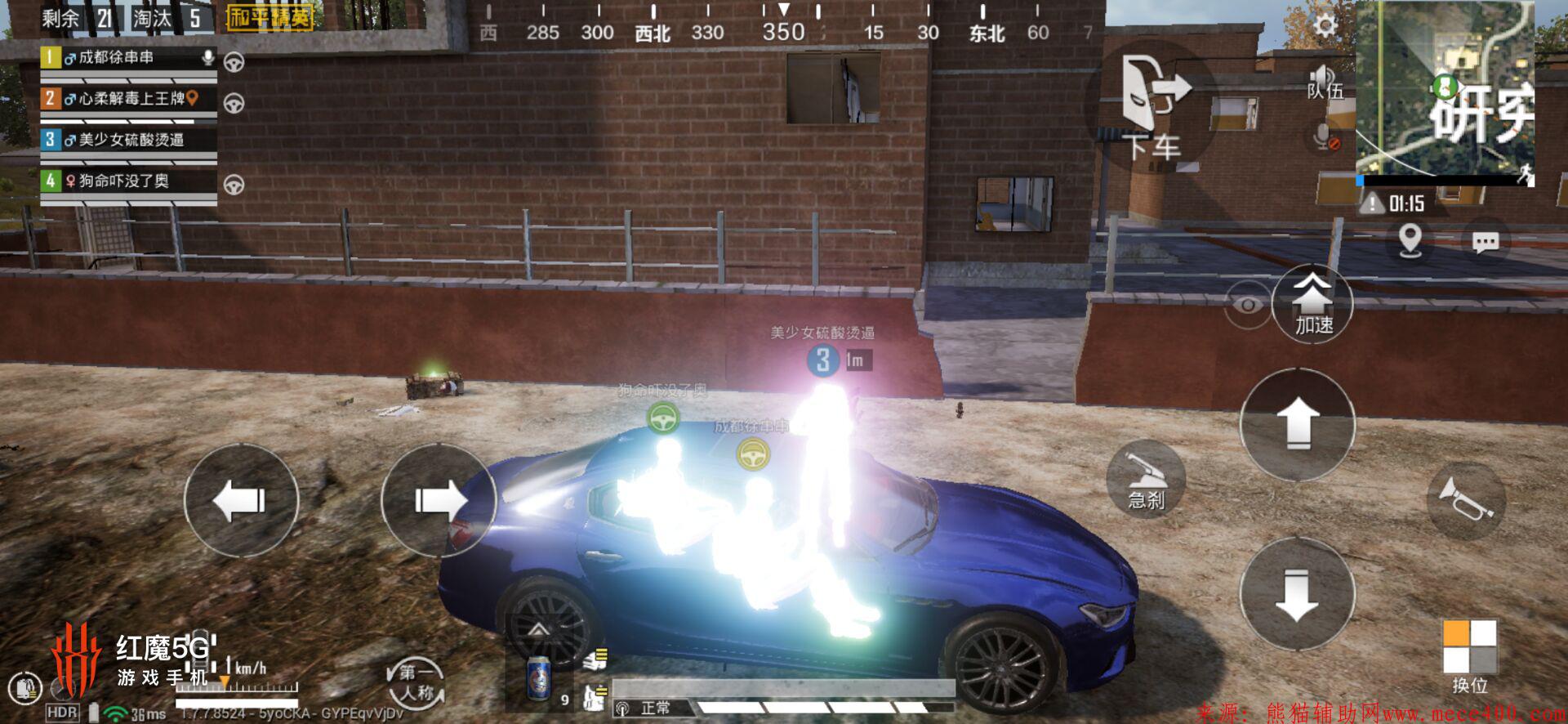Open the minimap
This screenshot has width=1568, height=724.
tap(1444, 92)
